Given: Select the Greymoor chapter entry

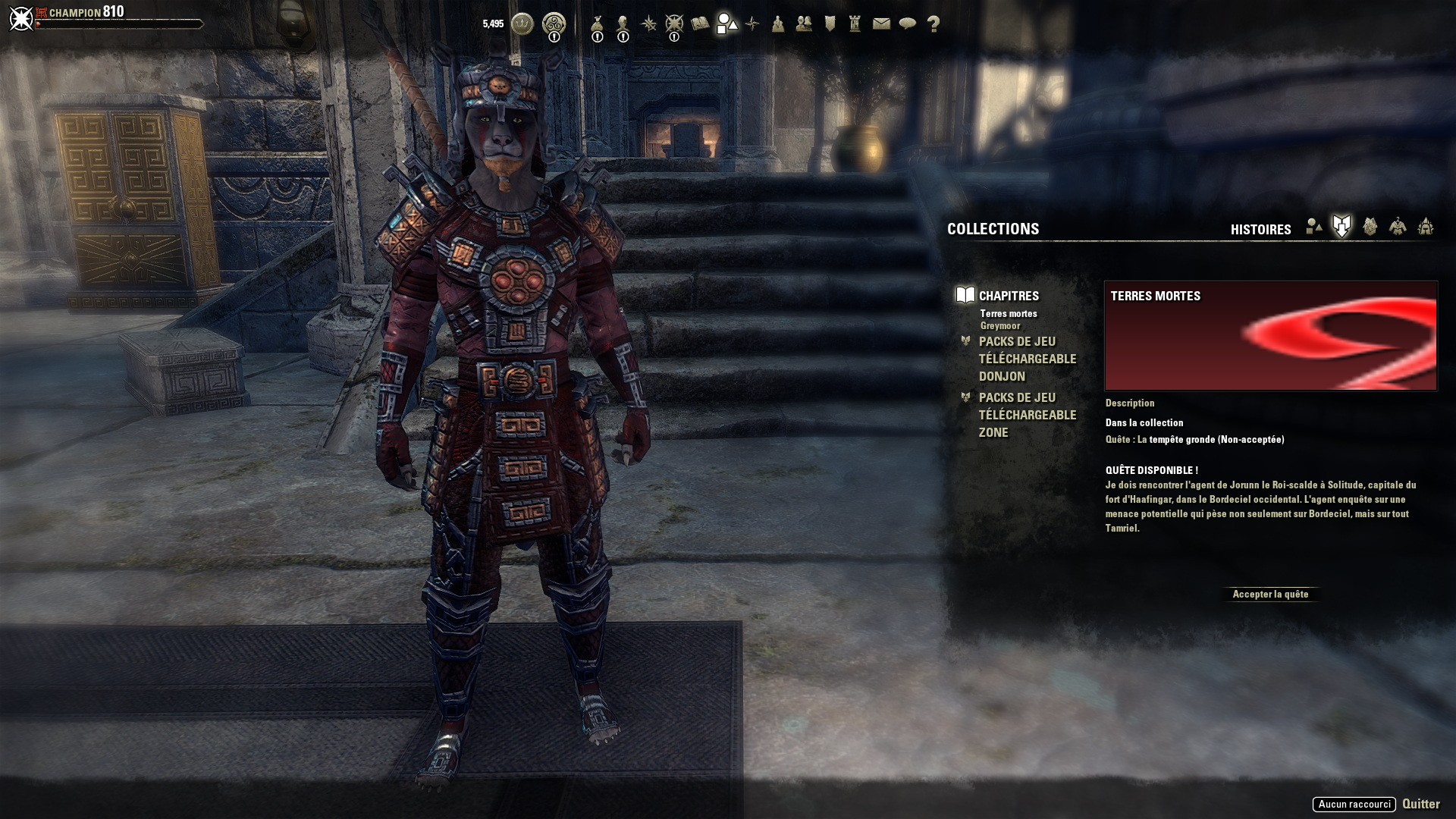Looking at the screenshot, I should [1000, 326].
